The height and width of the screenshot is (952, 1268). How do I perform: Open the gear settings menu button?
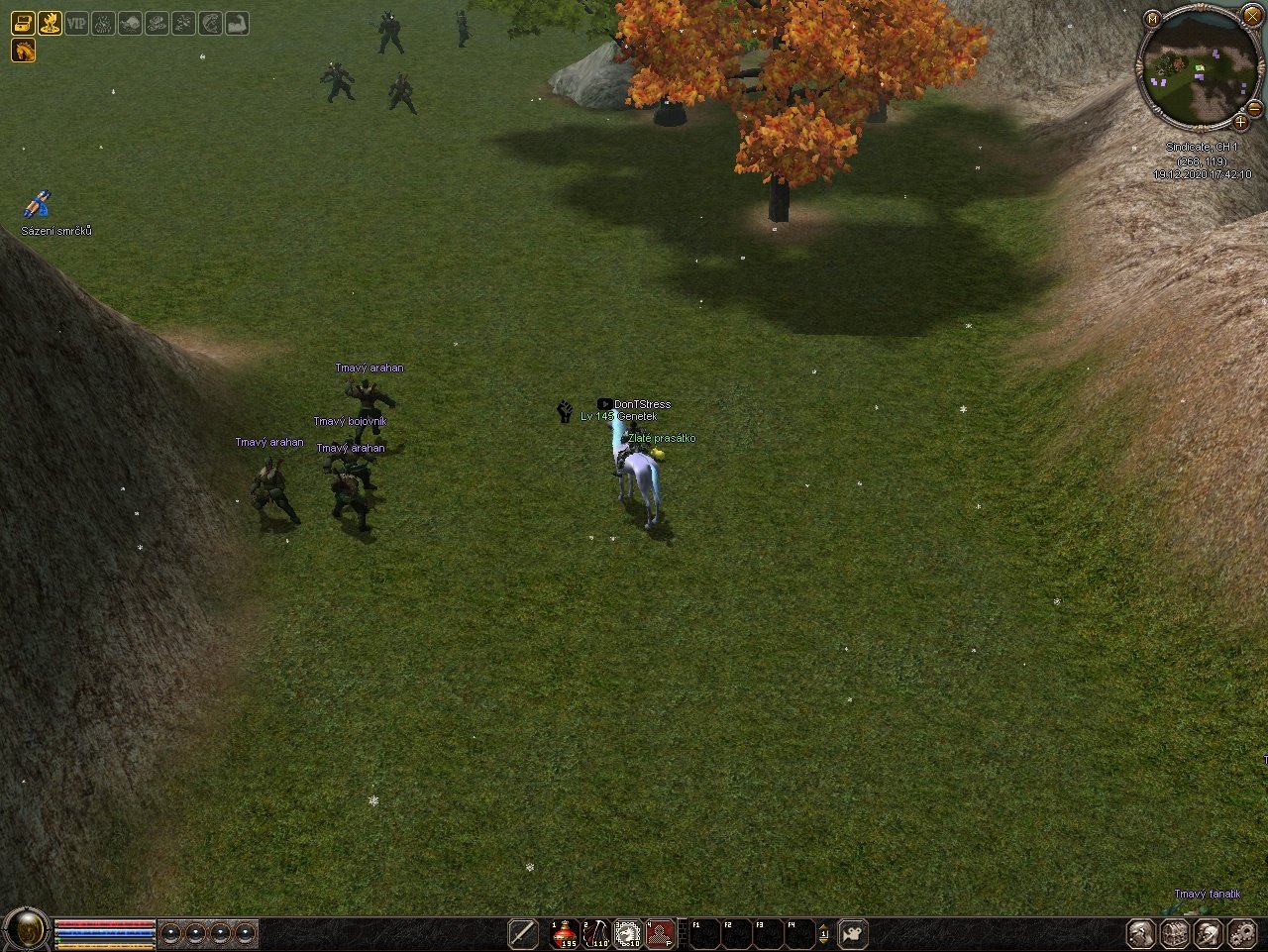tap(1242, 933)
